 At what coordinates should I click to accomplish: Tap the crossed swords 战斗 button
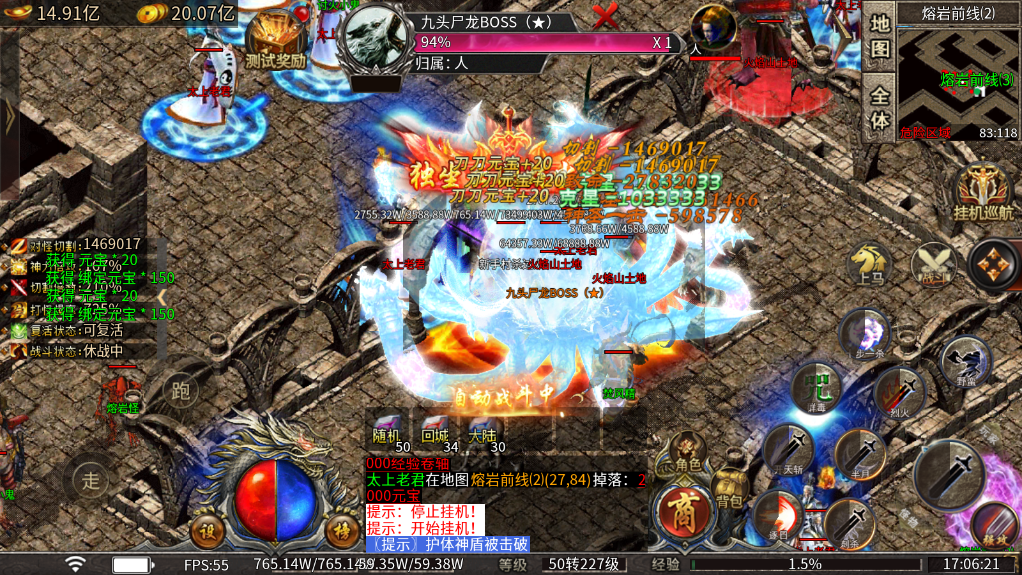click(x=931, y=262)
